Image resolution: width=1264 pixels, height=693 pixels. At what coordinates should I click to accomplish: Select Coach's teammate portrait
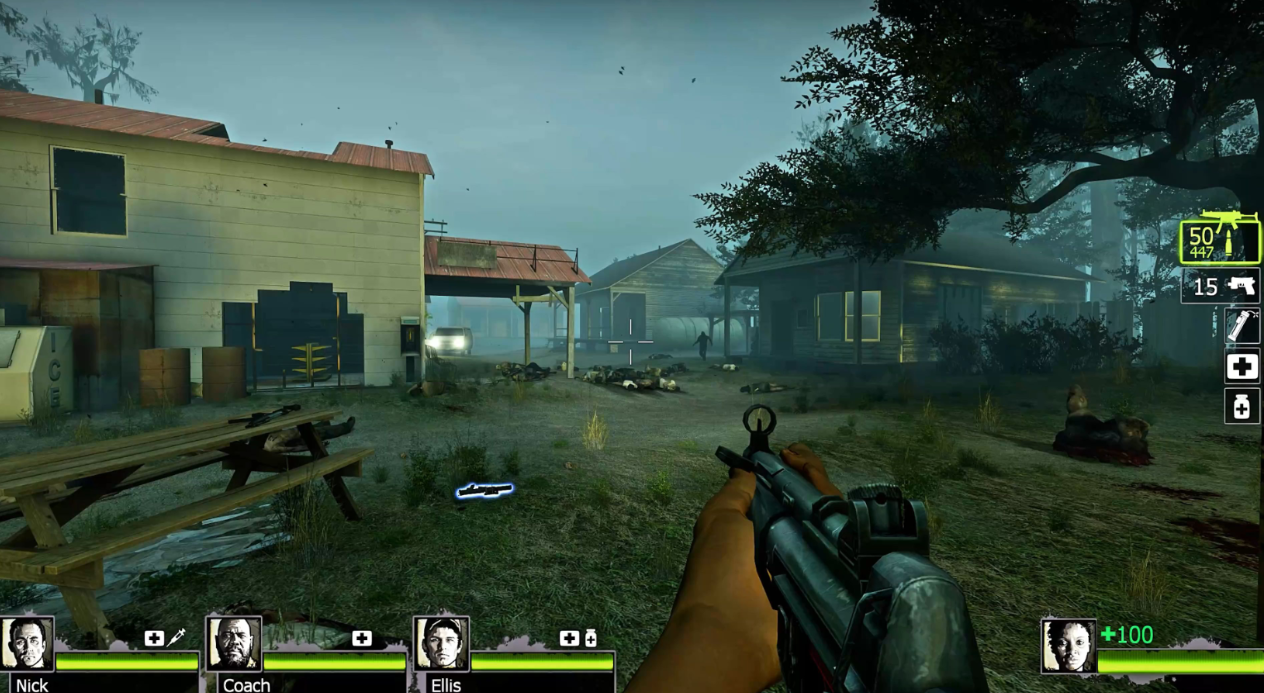(233, 644)
